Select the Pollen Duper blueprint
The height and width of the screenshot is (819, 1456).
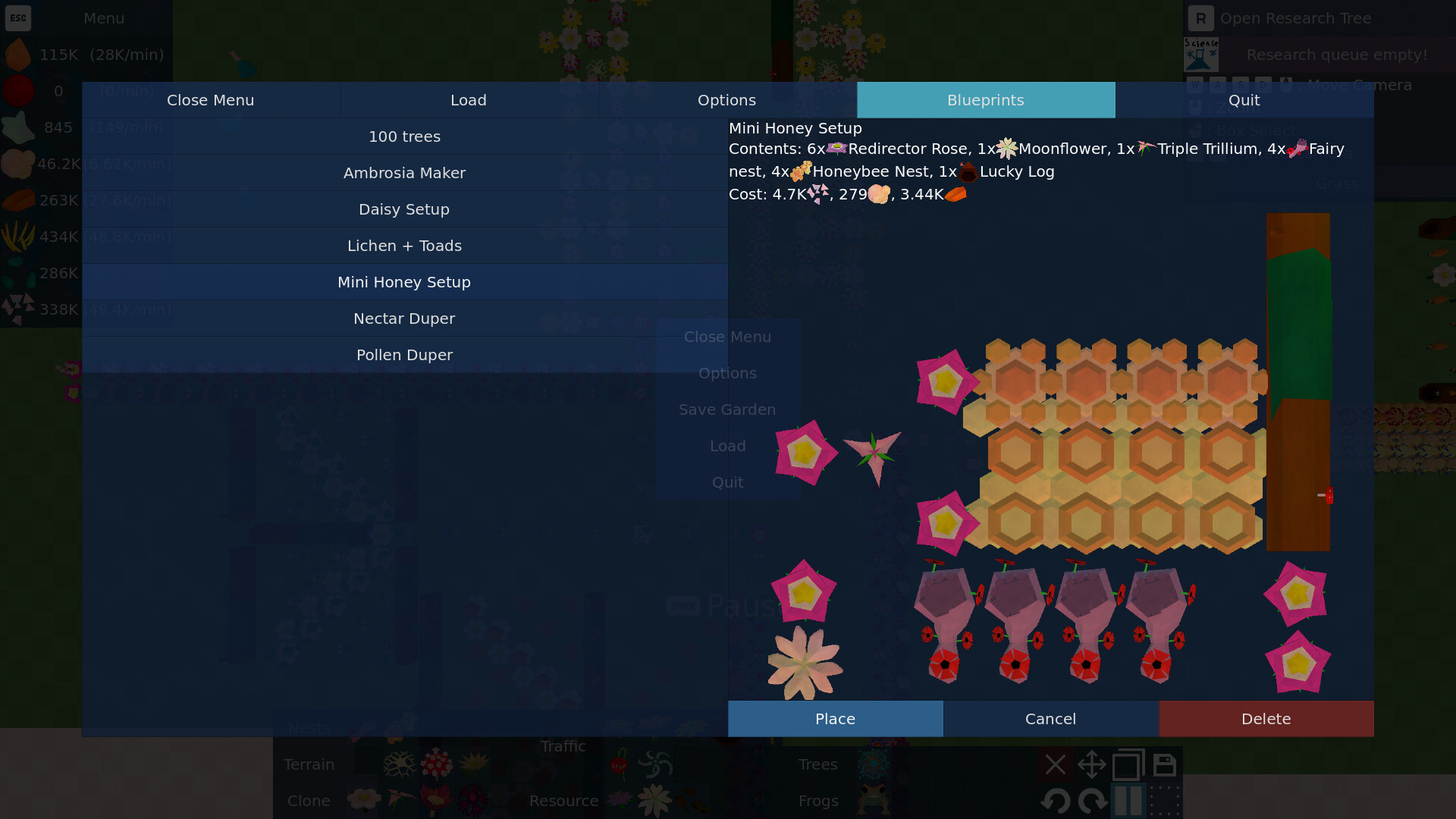pyautogui.click(x=404, y=355)
